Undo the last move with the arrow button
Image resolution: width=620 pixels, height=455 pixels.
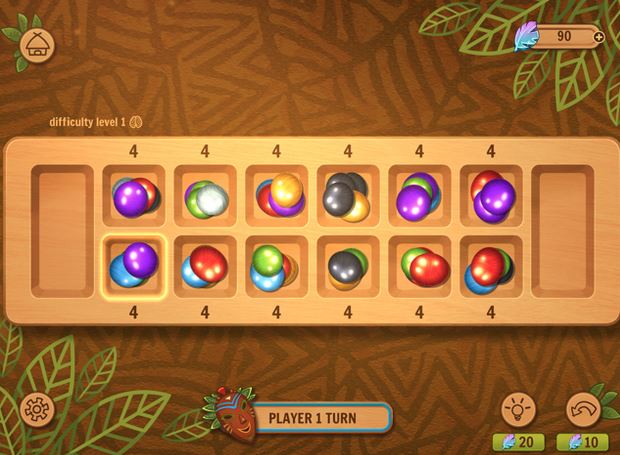(583, 408)
